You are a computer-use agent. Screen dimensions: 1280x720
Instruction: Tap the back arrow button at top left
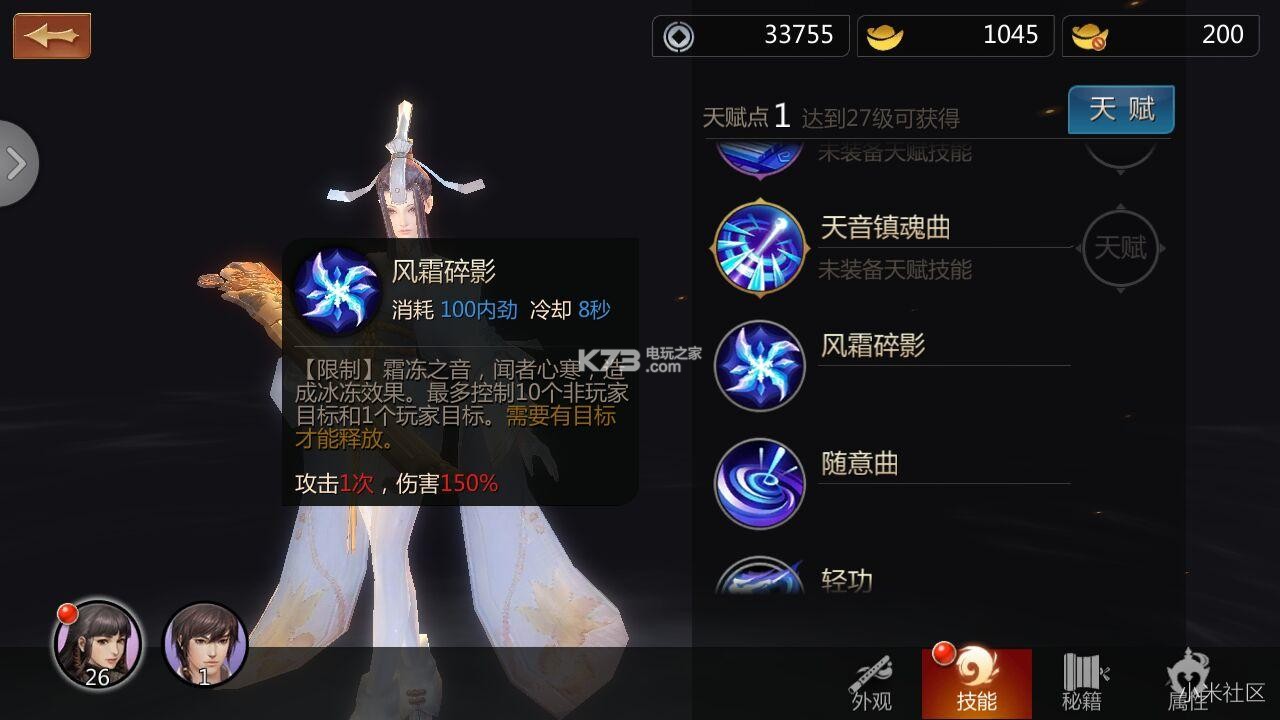pyautogui.click(x=51, y=35)
